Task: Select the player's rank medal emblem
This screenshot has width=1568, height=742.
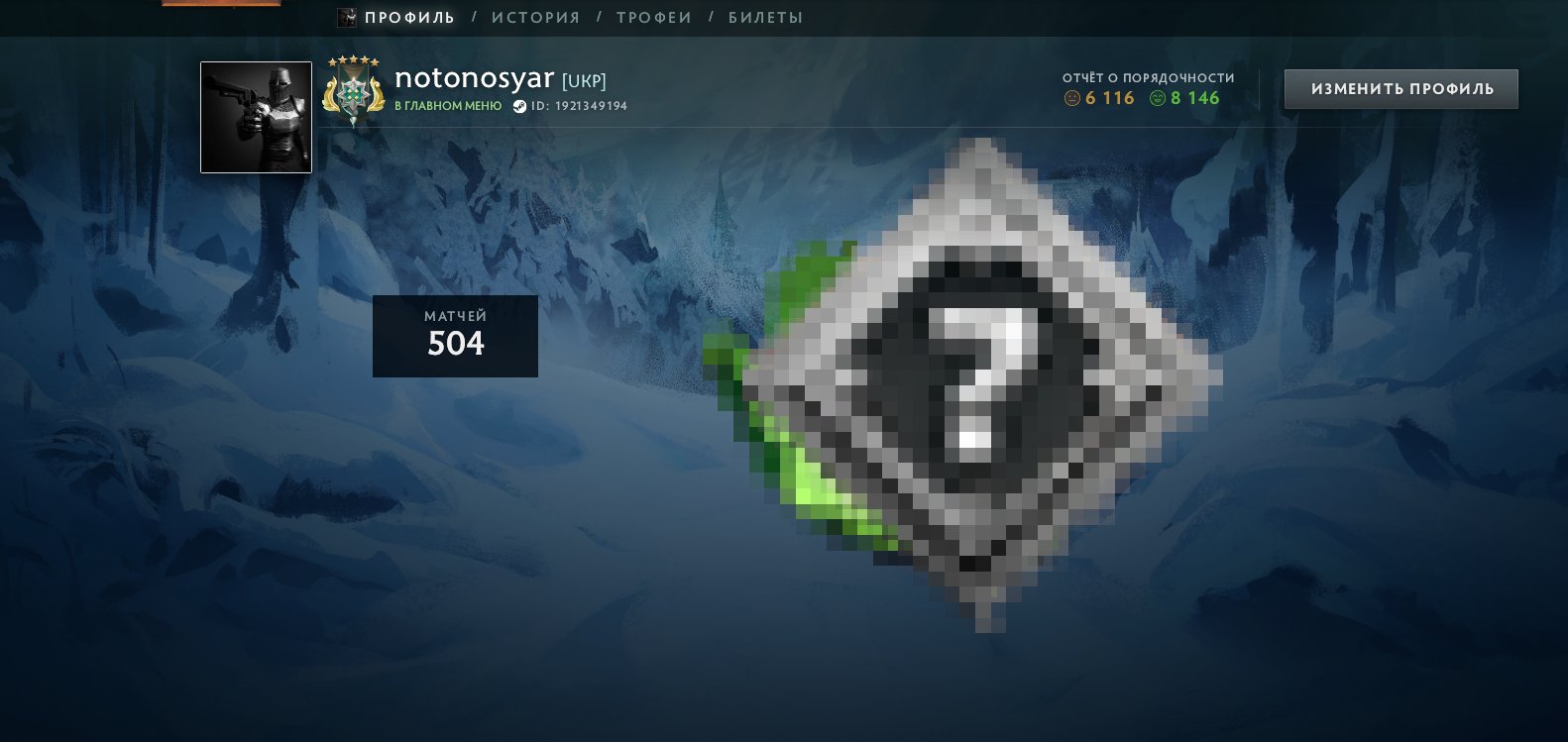Action: click(x=354, y=94)
